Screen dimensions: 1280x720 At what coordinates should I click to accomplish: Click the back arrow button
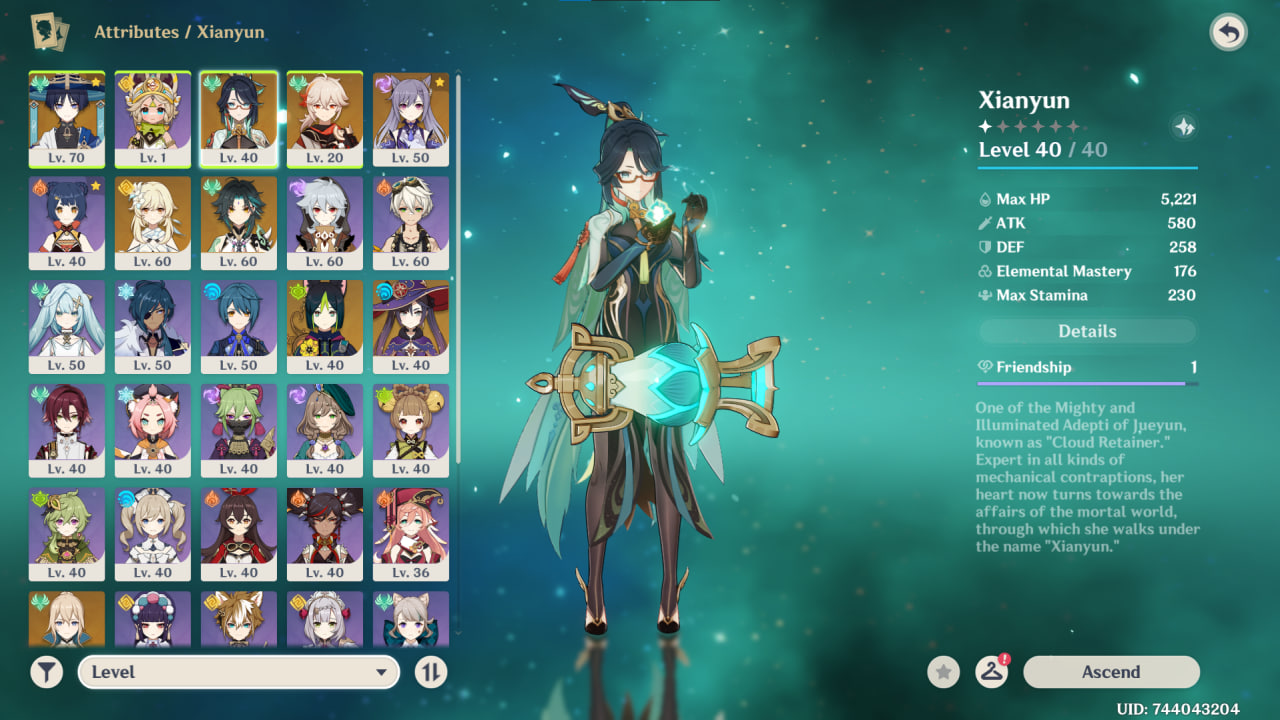click(1228, 33)
